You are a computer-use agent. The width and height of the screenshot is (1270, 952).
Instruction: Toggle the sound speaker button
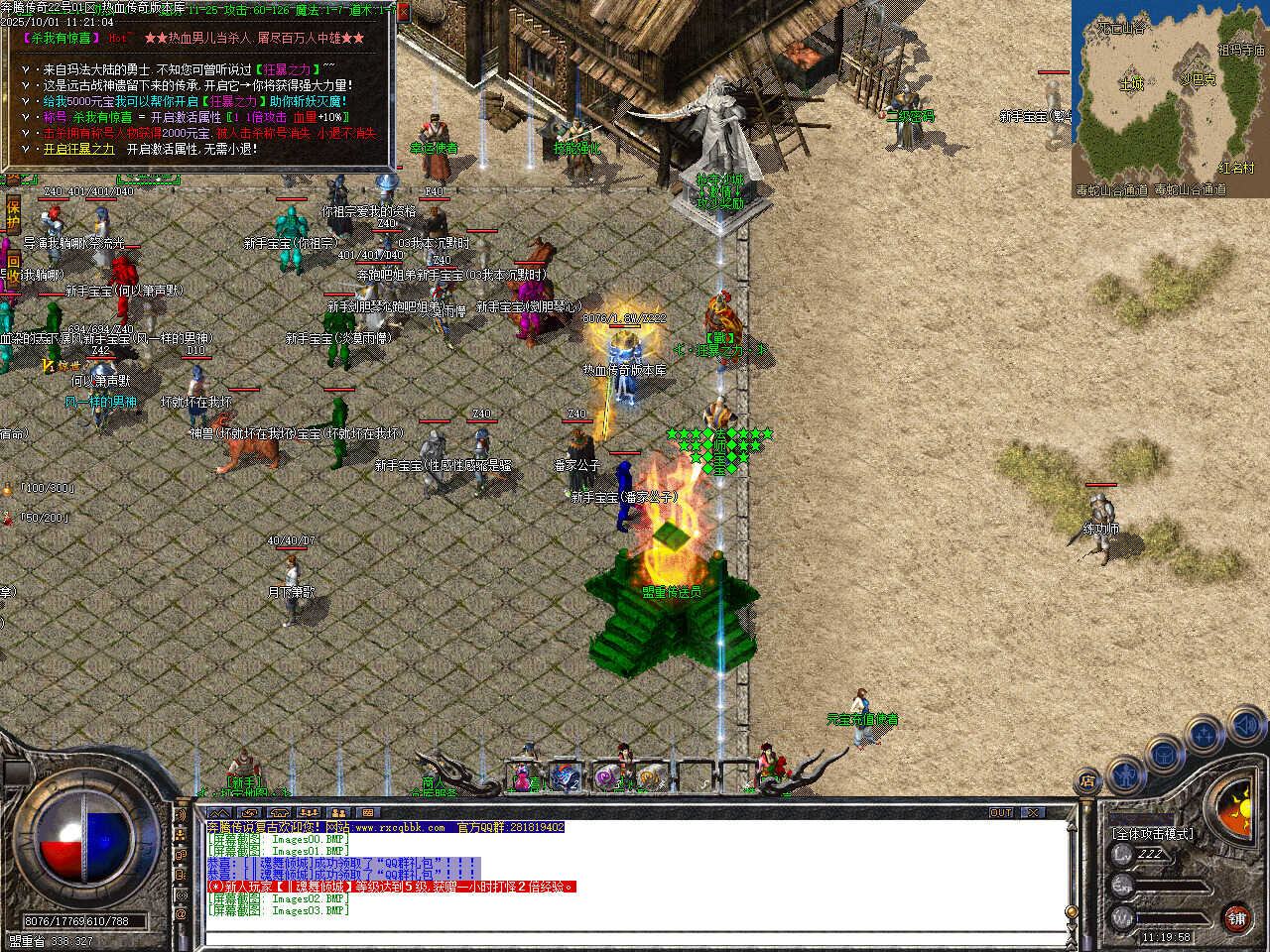tap(1244, 726)
